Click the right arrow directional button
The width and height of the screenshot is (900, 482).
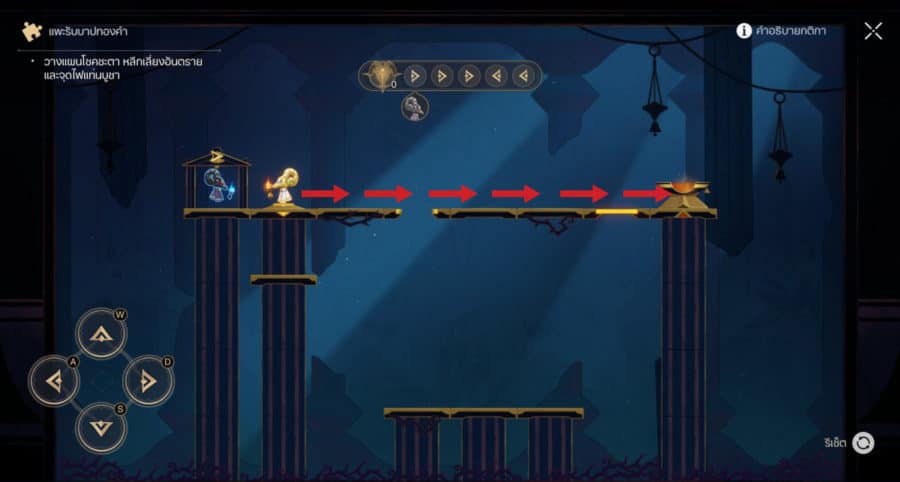148,380
